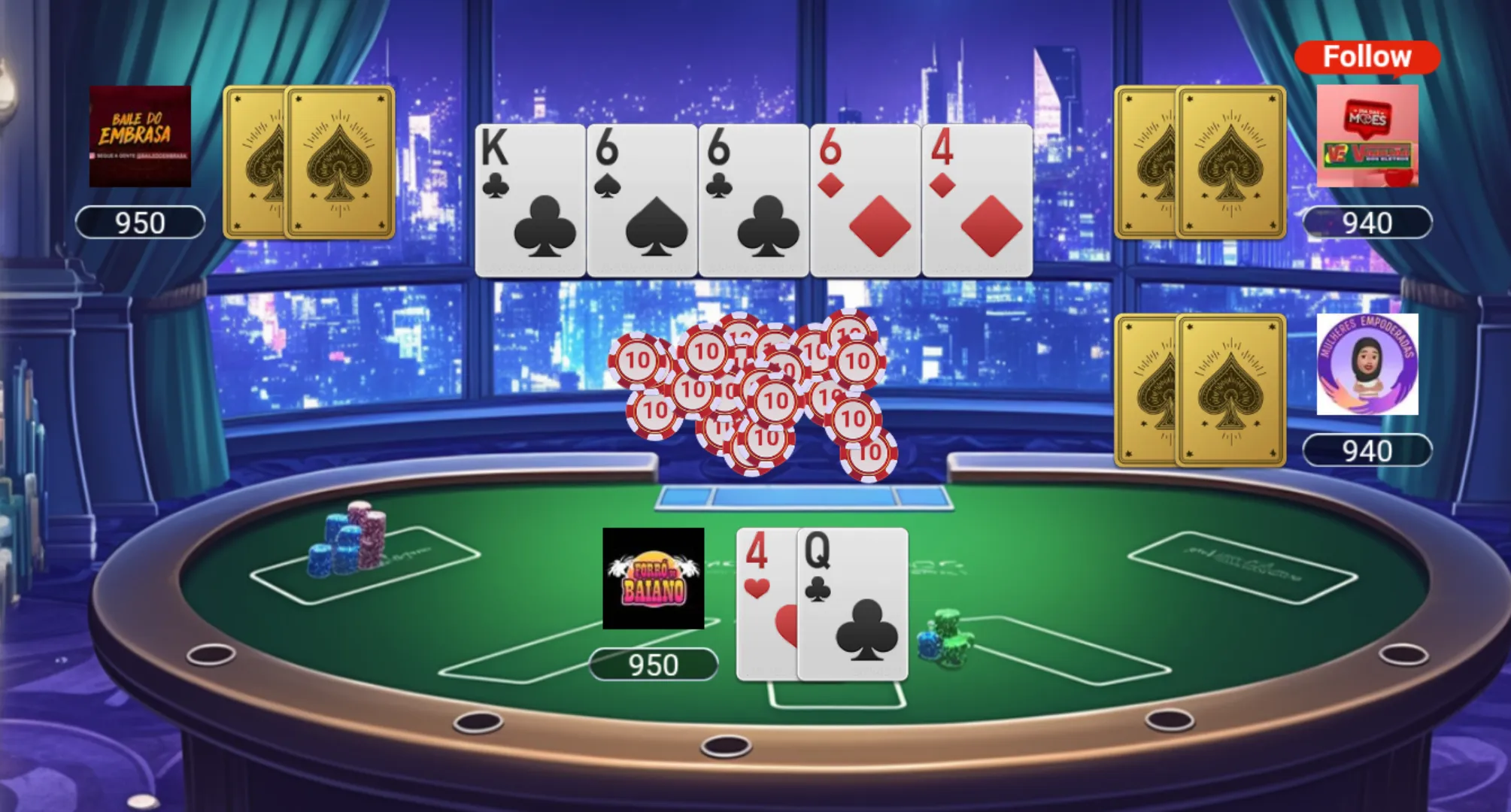Tap the pile of red 10 chips in pot
The width and height of the screenshot is (1511, 812).
[752, 391]
